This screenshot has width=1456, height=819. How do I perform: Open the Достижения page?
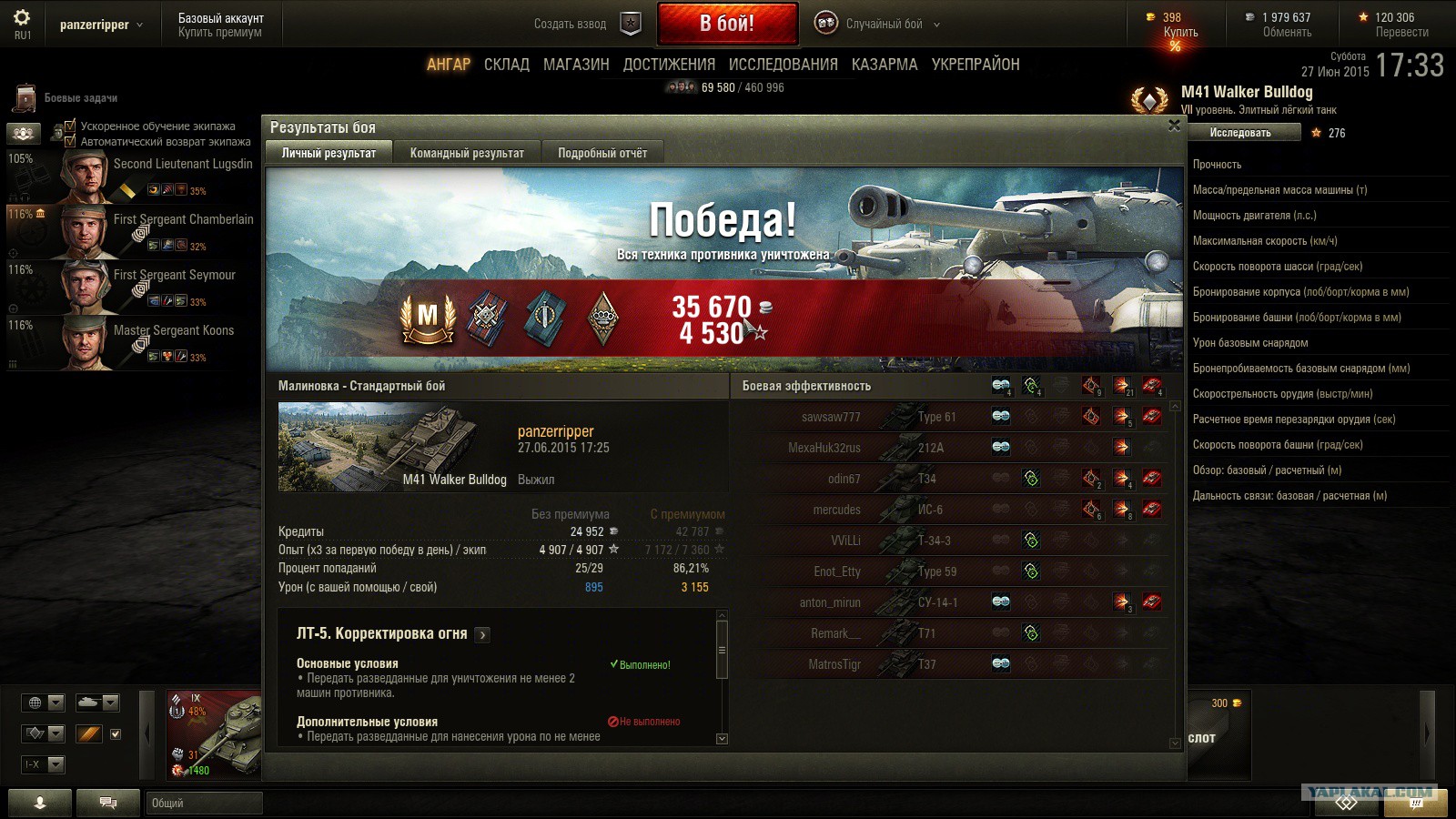(669, 65)
